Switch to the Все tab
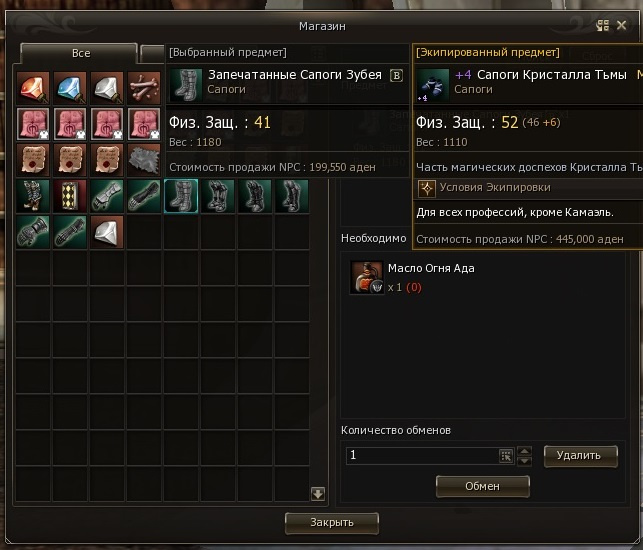This screenshot has width=643, height=550. point(78,54)
